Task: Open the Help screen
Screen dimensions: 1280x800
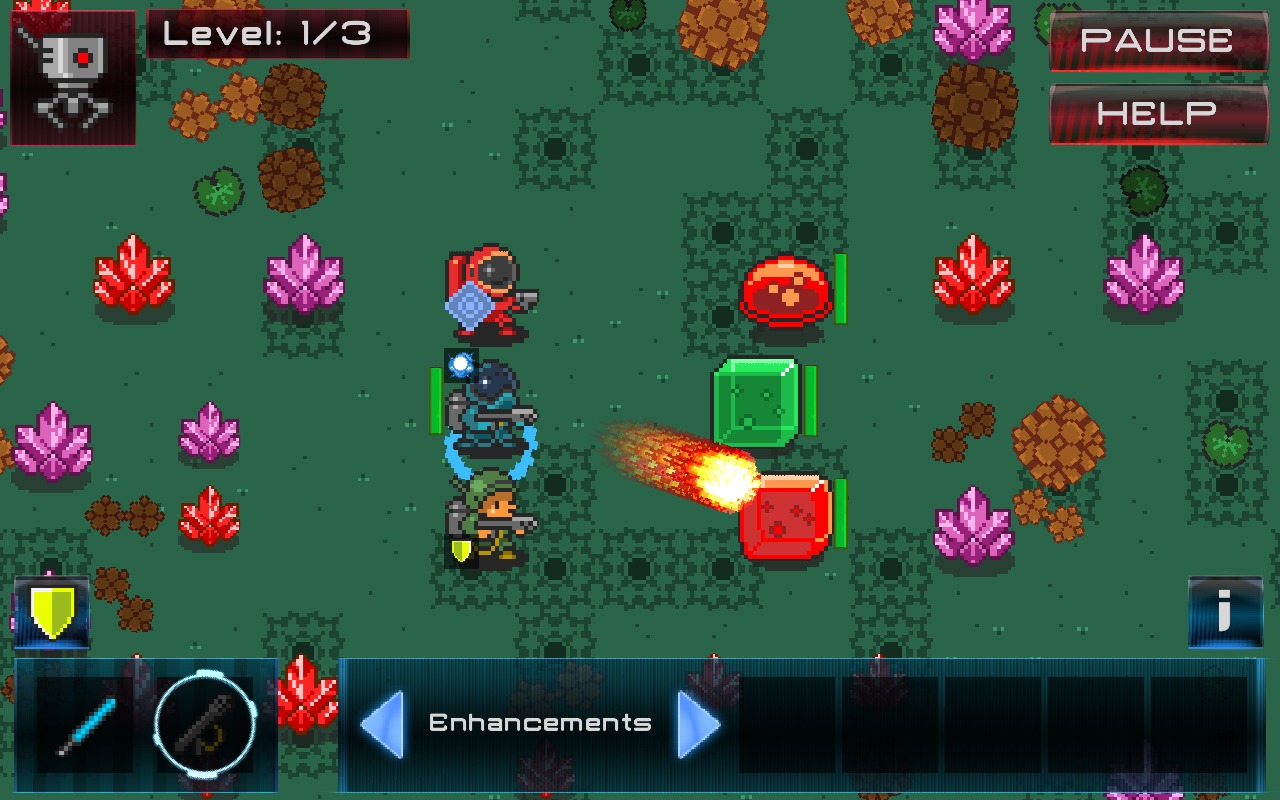Action: pyautogui.click(x=1158, y=113)
